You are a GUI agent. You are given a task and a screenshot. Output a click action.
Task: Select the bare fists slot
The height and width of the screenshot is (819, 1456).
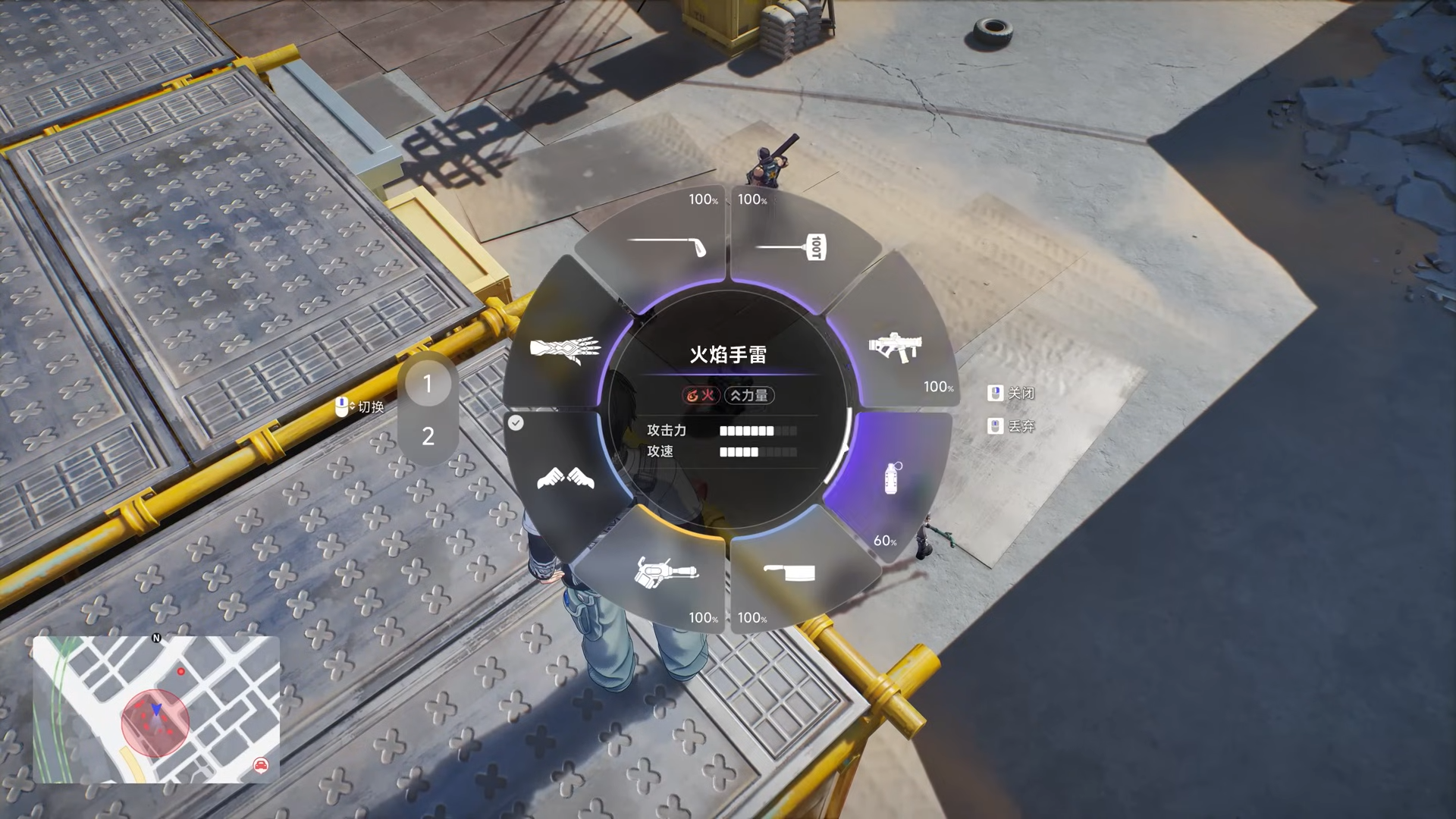(565, 478)
